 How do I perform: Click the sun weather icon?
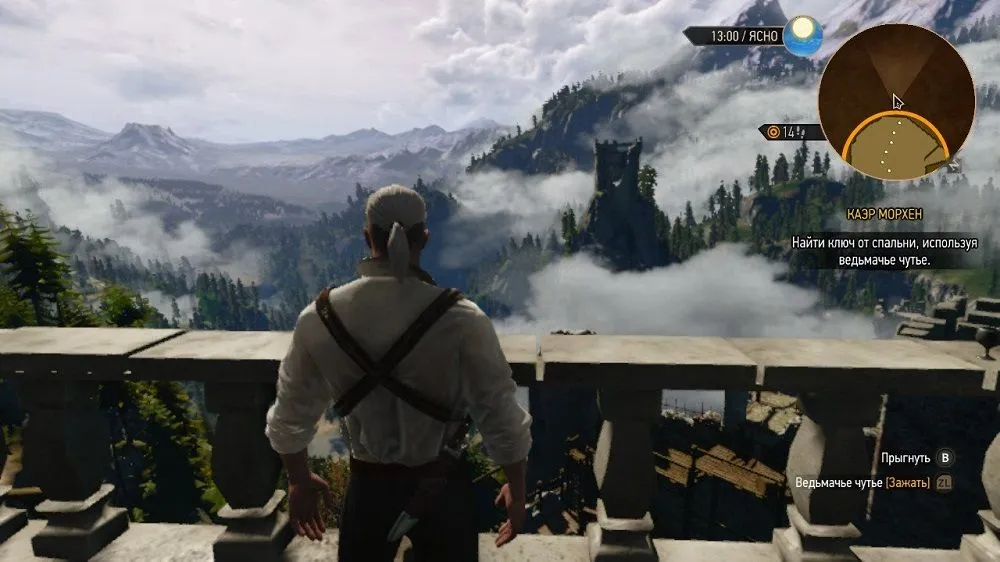[802, 36]
